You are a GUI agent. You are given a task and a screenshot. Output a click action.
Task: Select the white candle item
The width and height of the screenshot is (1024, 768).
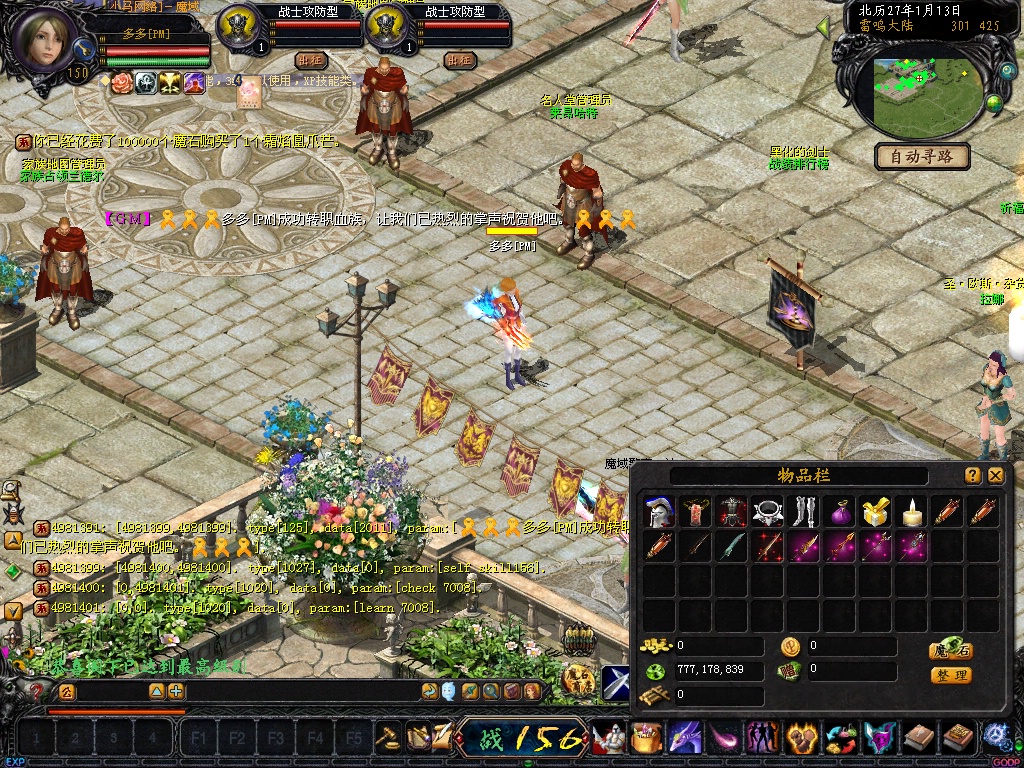(912, 513)
